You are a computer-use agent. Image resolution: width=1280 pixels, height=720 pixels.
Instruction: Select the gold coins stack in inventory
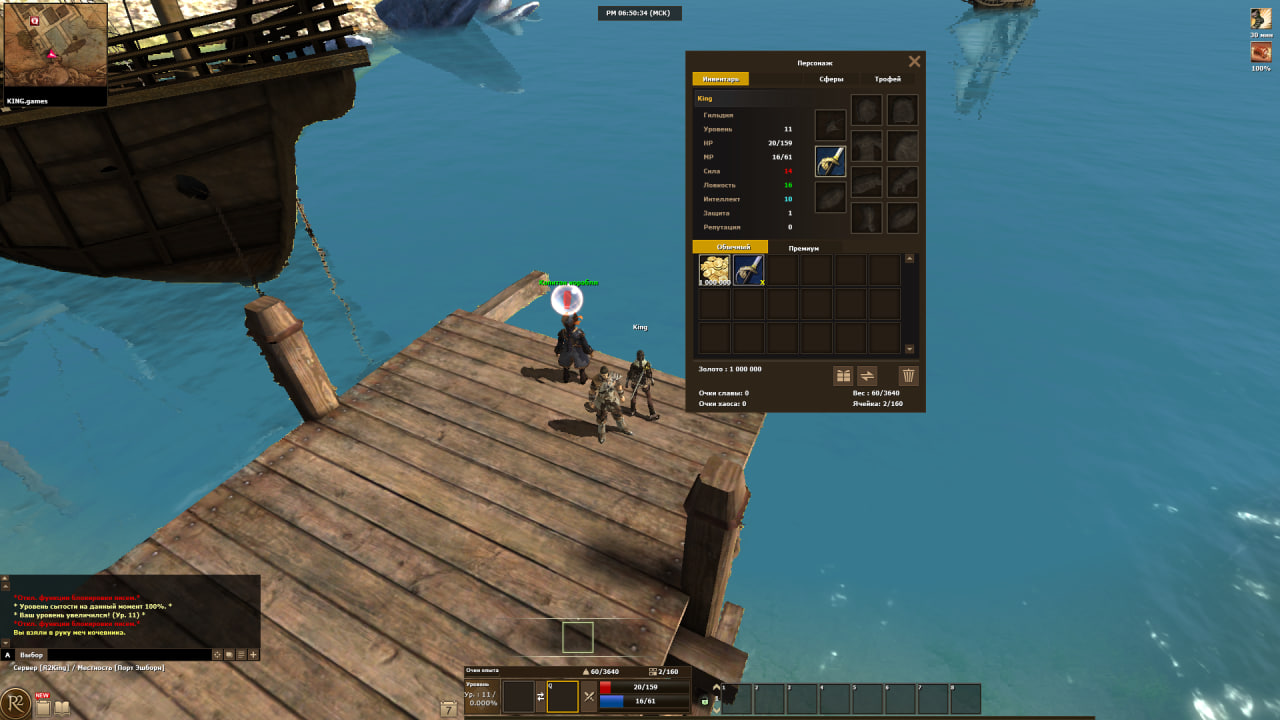coord(714,270)
